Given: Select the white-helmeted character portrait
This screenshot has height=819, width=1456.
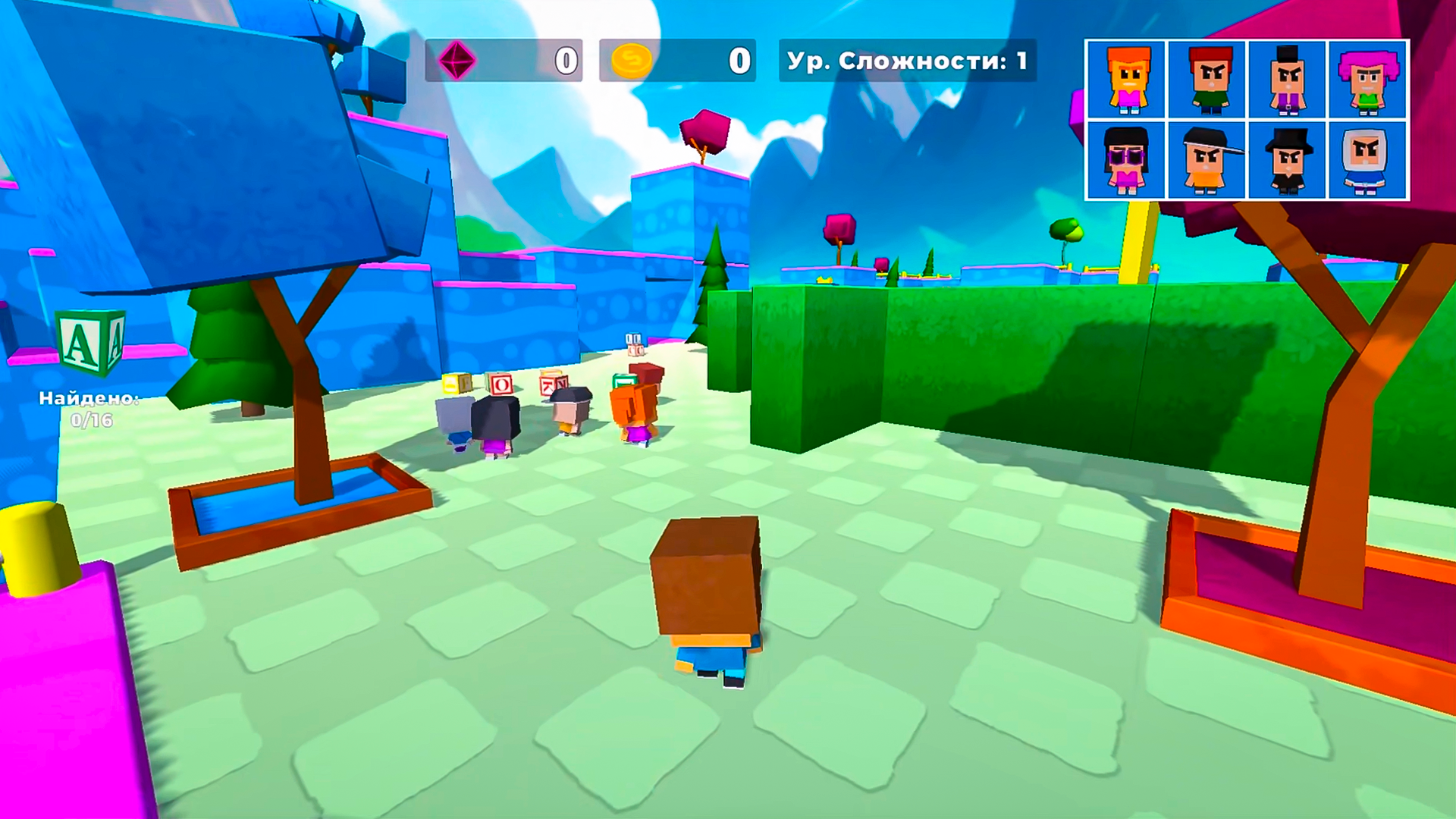Looking at the screenshot, I should 1370,162.
